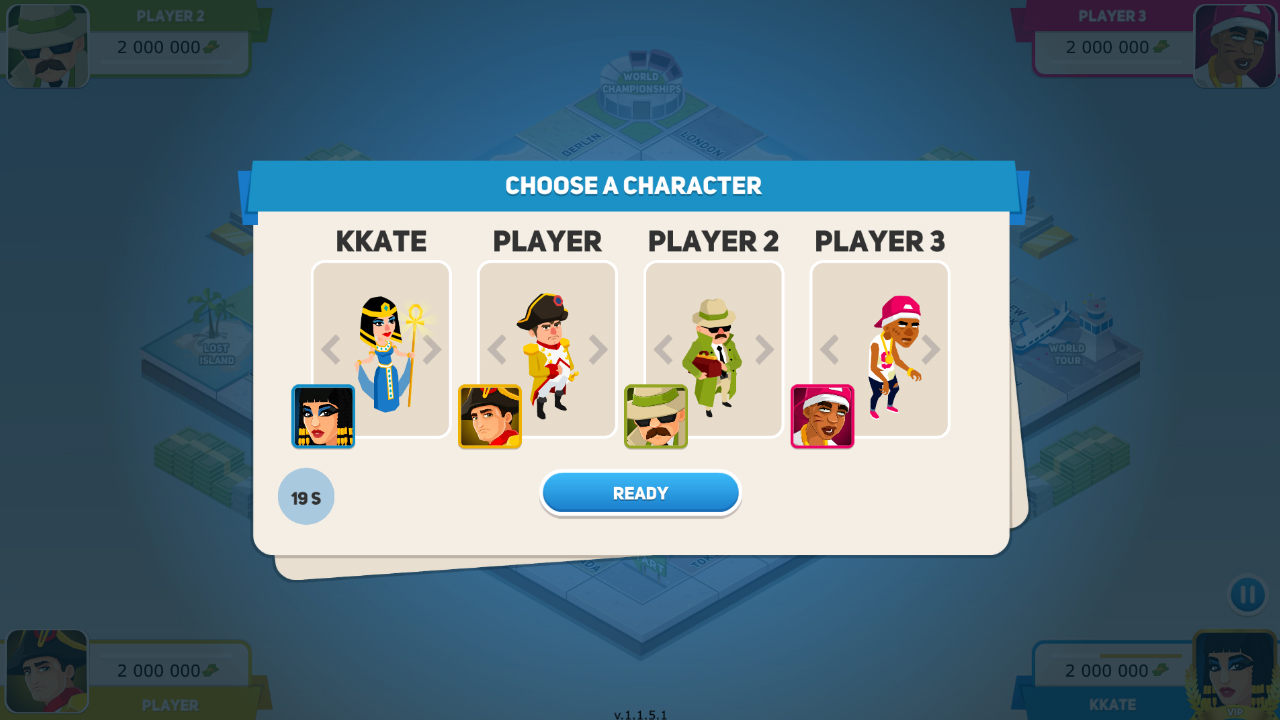Click PLAYER 3's left arrow to browse characters
Screen dimensions: 1280x720
pos(827,349)
